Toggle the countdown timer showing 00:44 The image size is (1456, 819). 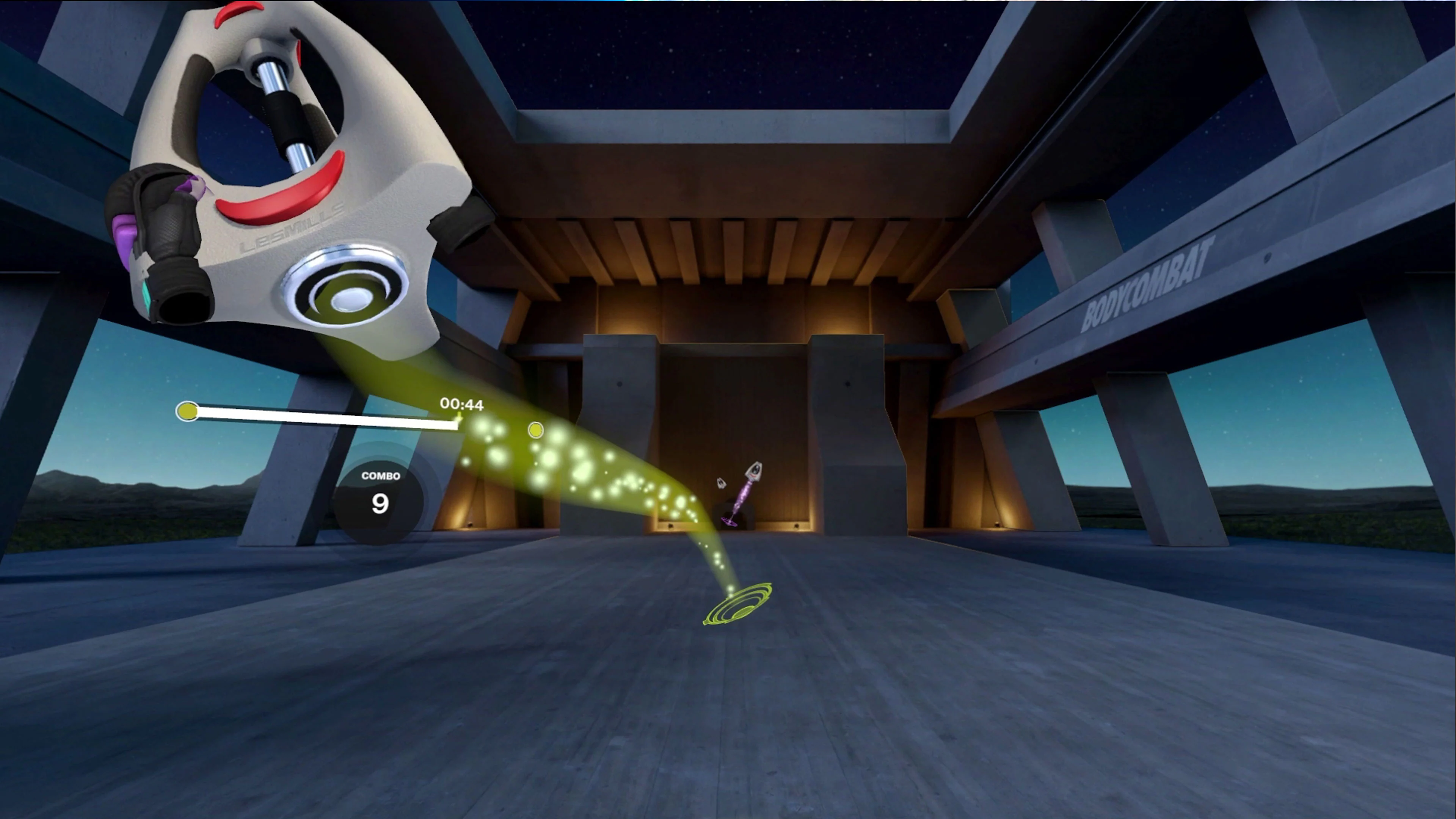461,405
